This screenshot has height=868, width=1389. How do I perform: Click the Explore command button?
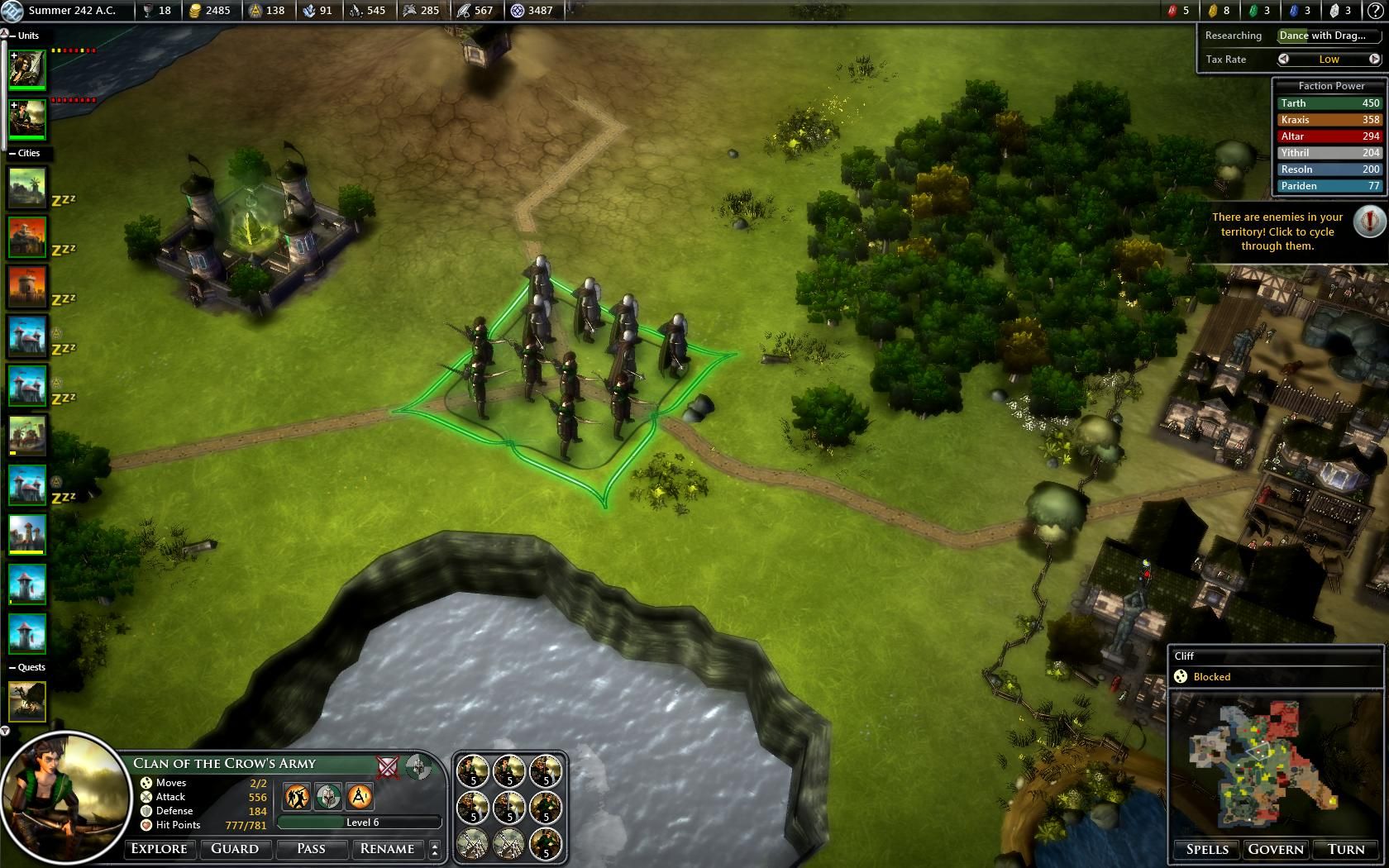coord(160,849)
